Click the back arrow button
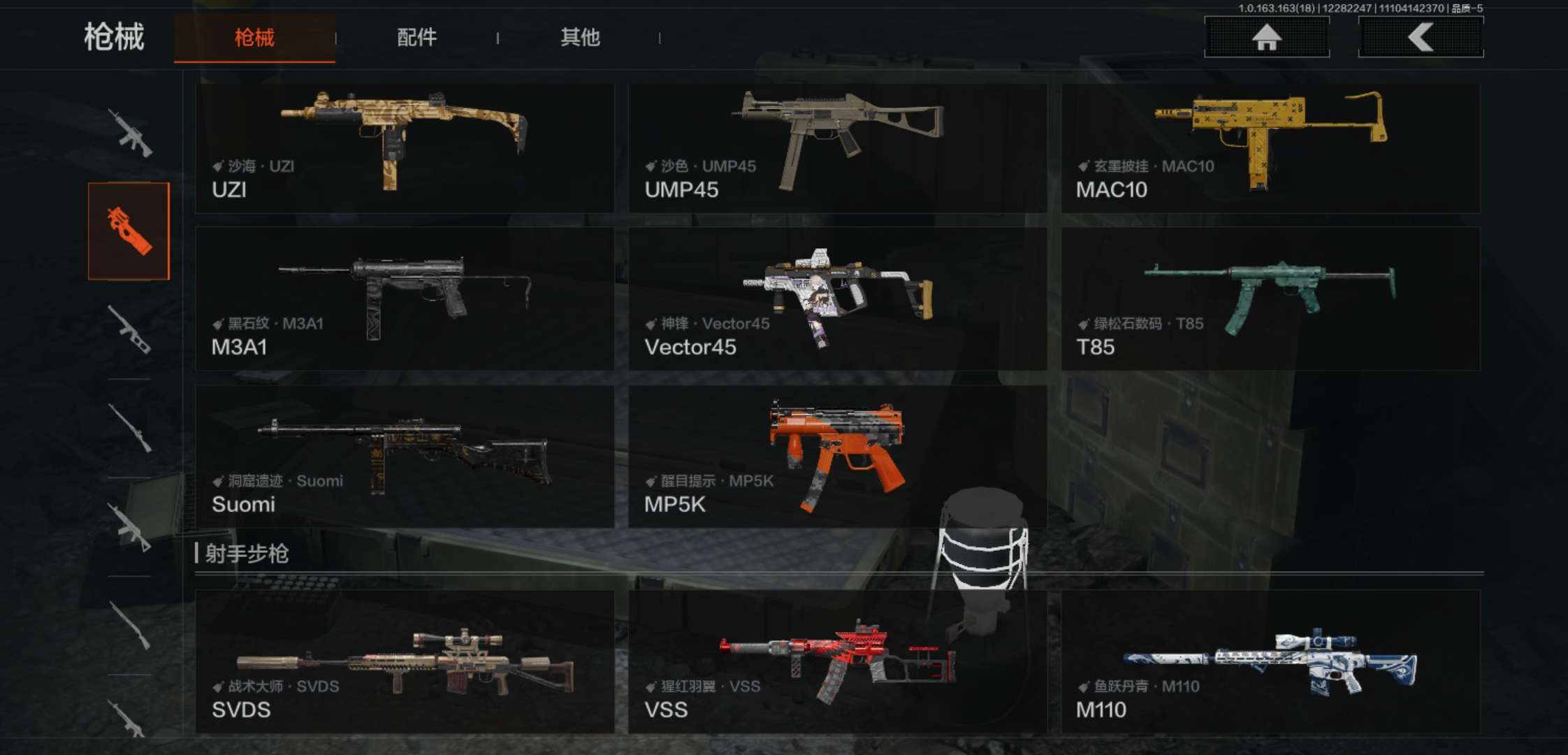This screenshot has height=755, width=1568. (x=1421, y=37)
